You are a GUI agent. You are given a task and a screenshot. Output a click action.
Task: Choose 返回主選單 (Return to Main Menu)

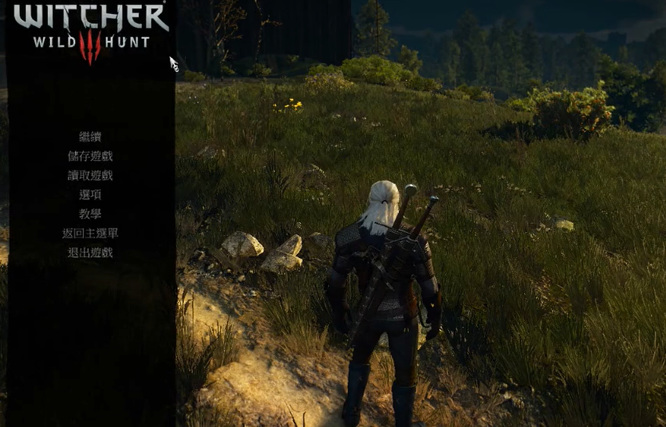click(90, 233)
